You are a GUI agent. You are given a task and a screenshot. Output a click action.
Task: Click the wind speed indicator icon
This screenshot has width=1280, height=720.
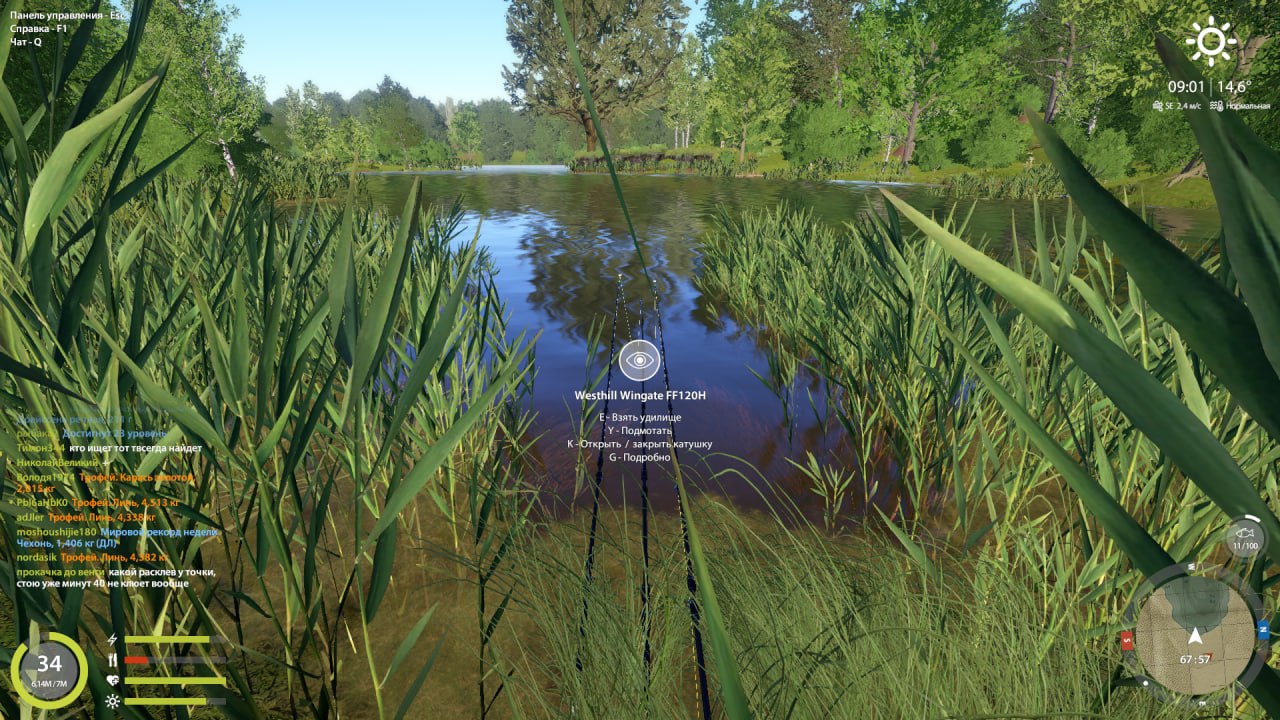click(1157, 105)
